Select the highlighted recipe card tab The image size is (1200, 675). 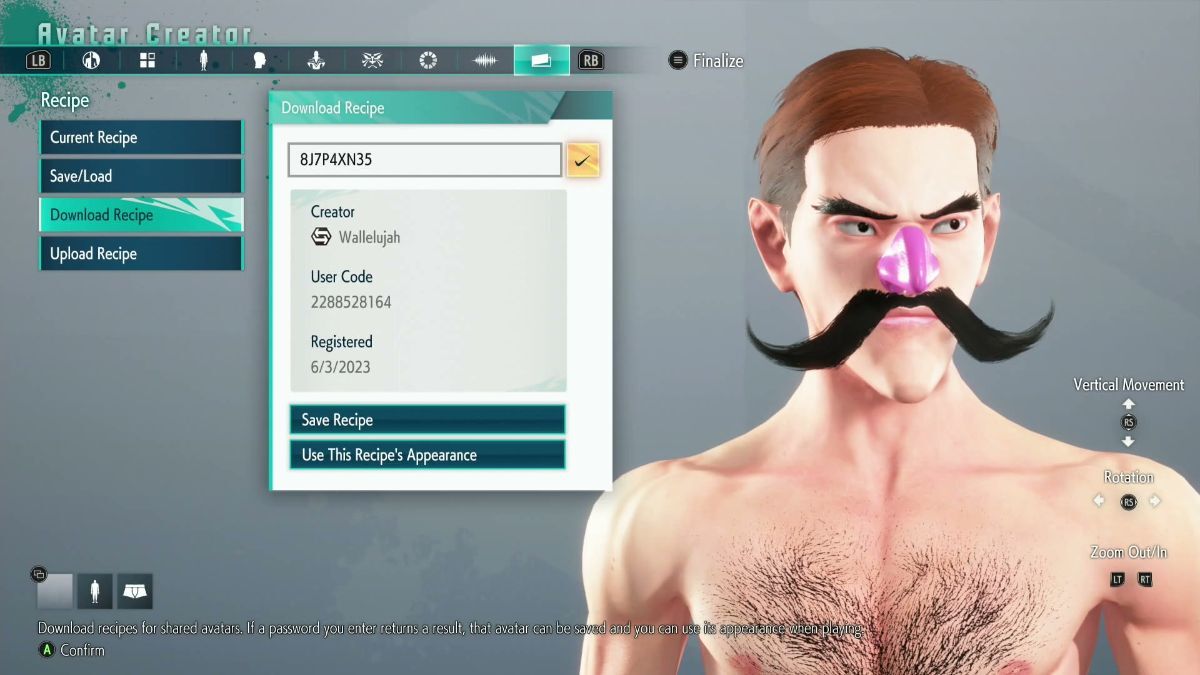pyautogui.click(x=541, y=61)
